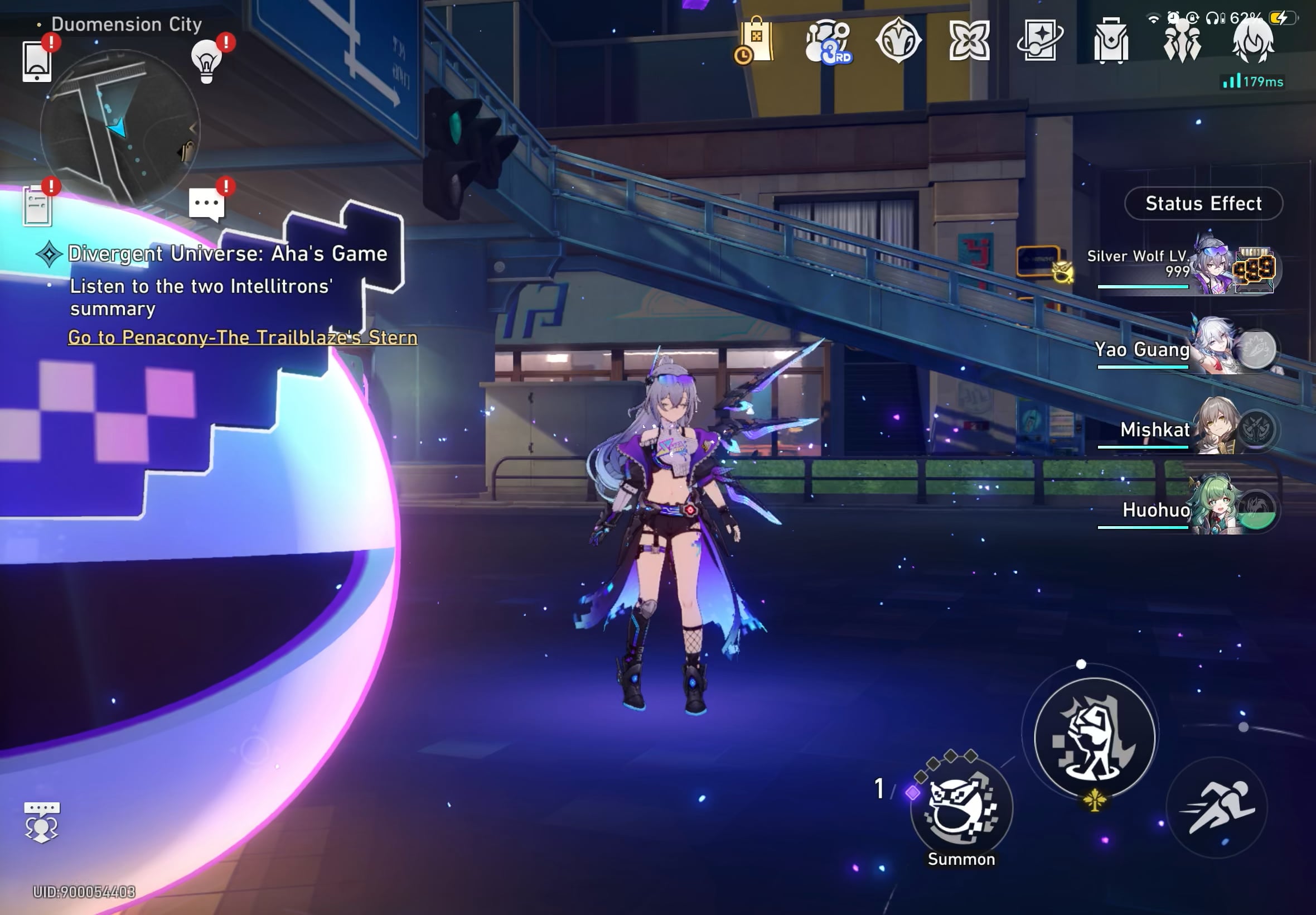The image size is (1316, 915).
Task: Open the Status Effect panel
Action: tap(1203, 204)
